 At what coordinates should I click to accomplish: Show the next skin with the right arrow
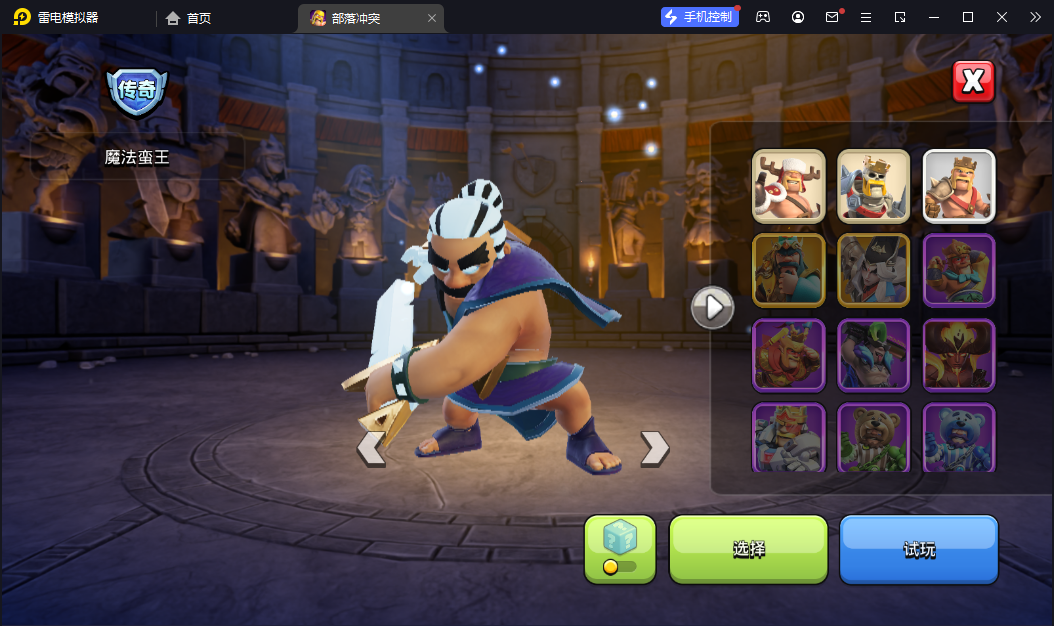[654, 448]
